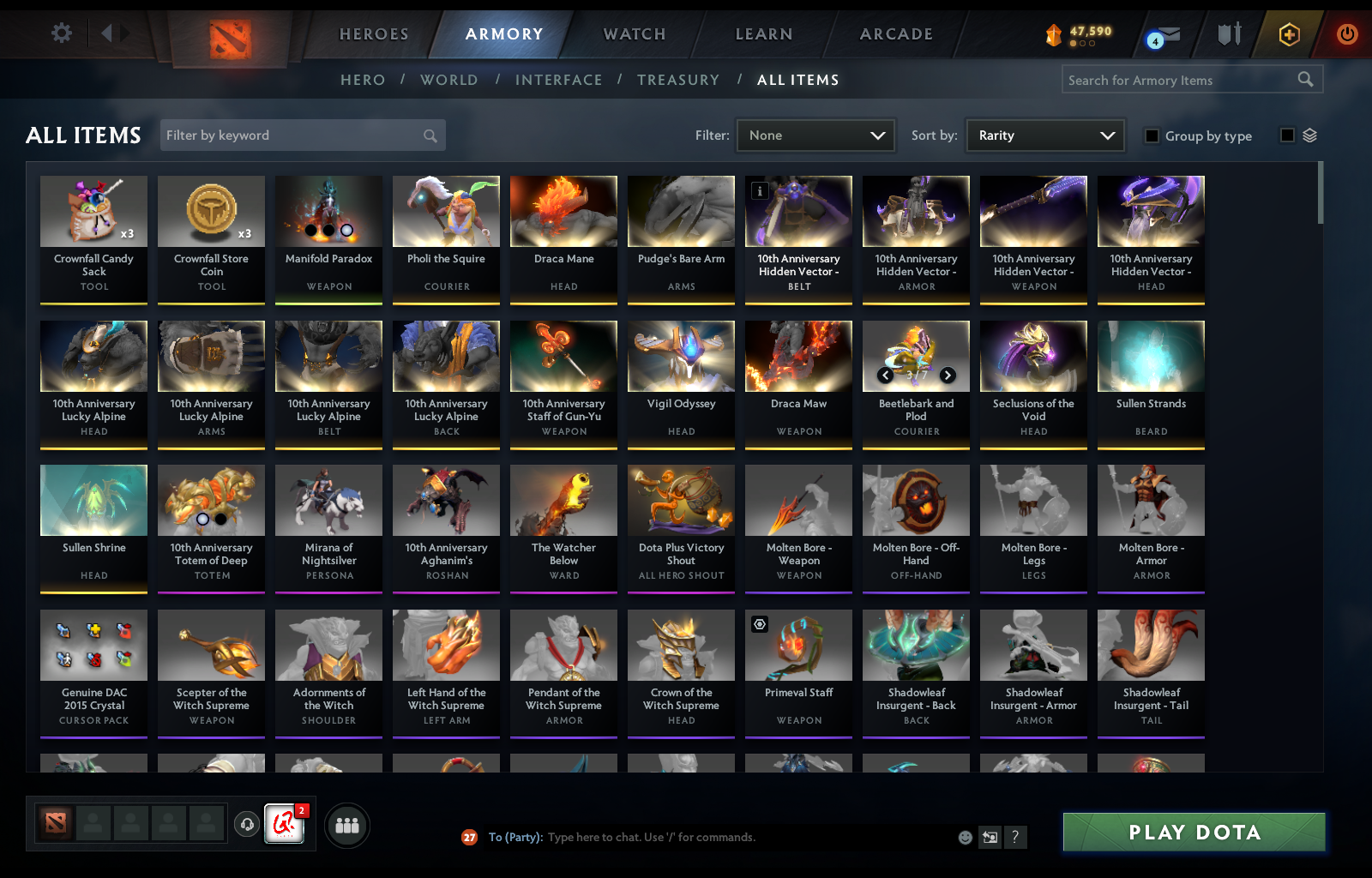
Task: Switch to the Arcade tab
Action: point(895,34)
